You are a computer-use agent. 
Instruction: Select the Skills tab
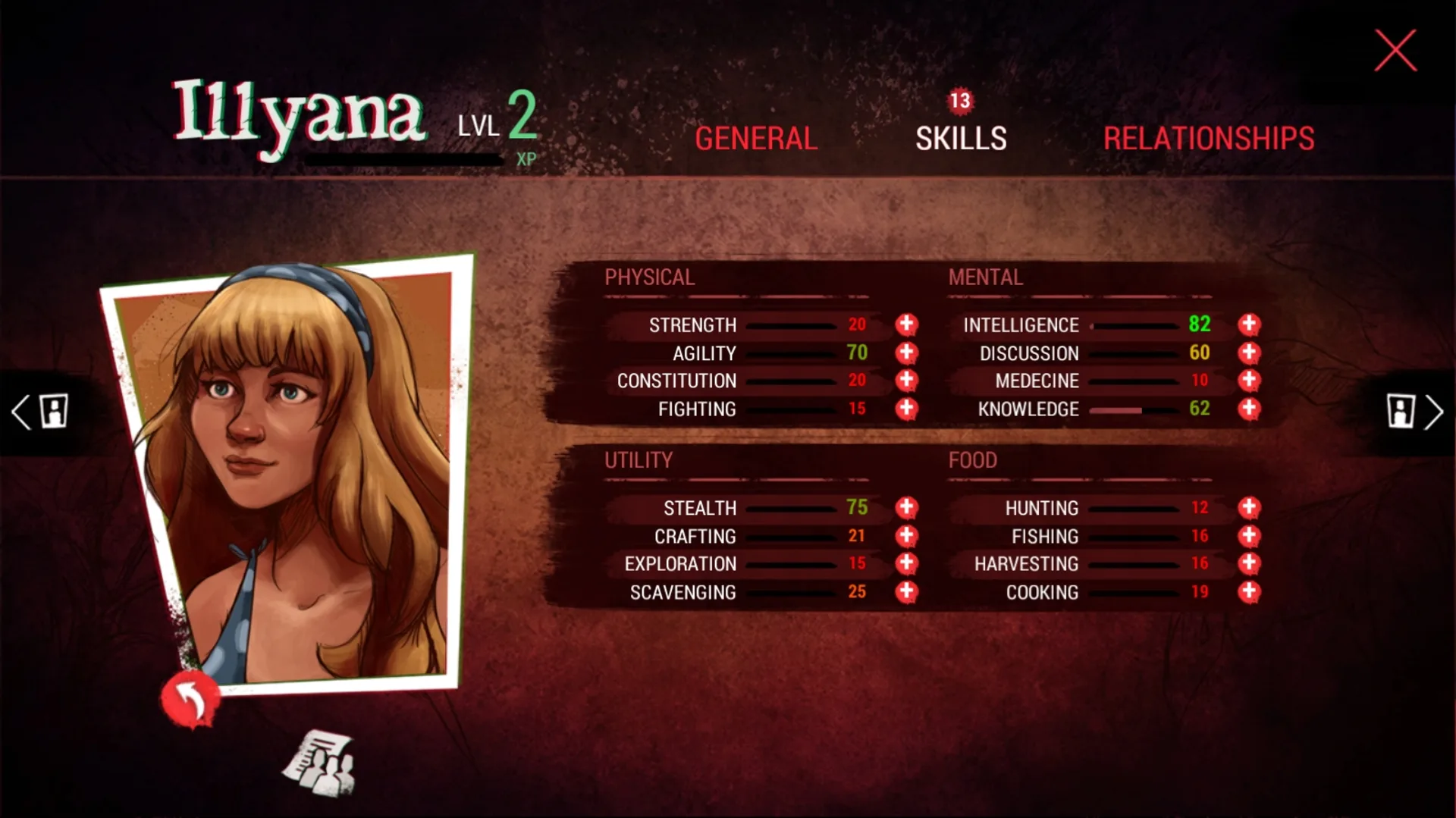tap(960, 138)
